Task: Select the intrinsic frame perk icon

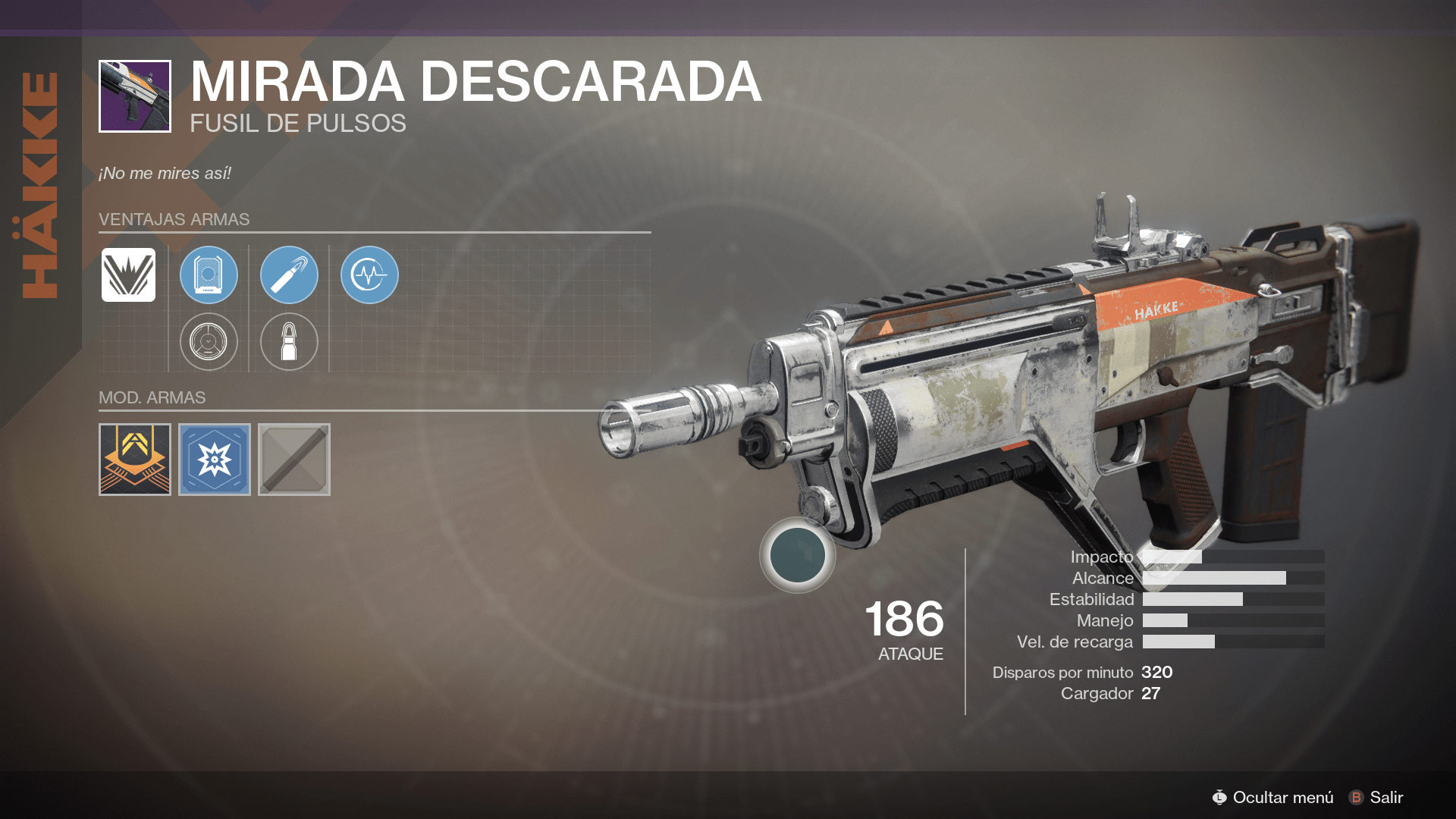Action: [127, 275]
